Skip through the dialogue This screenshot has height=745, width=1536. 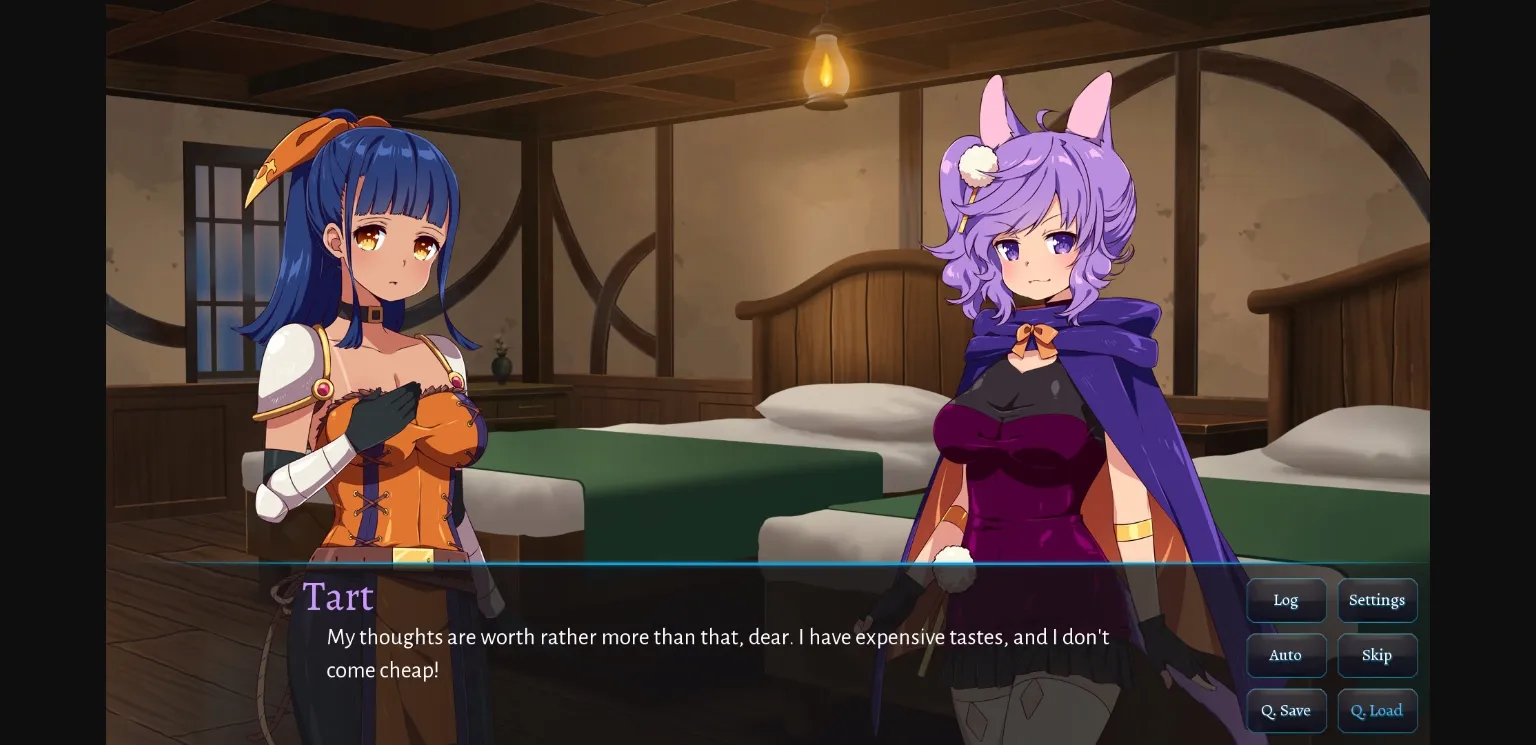(1377, 655)
